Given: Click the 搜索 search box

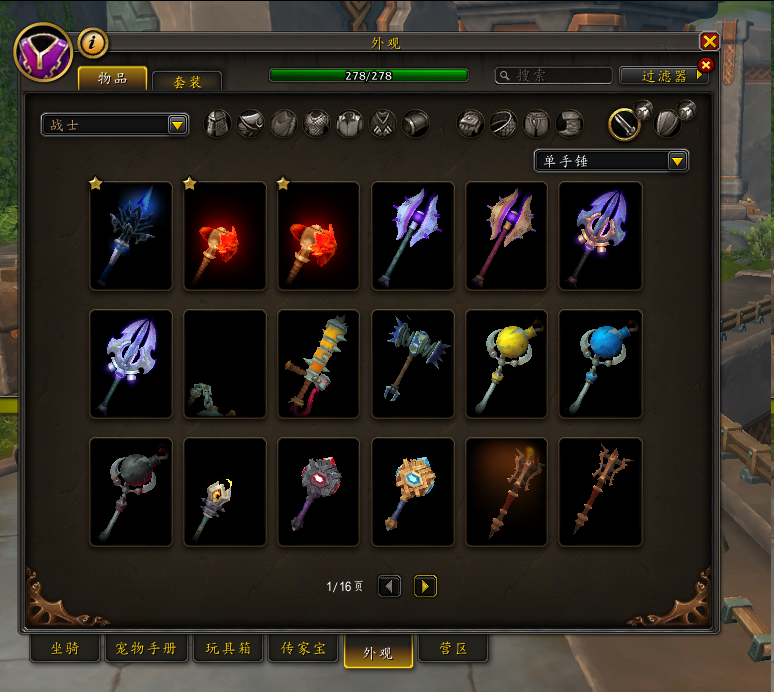Looking at the screenshot, I should (x=554, y=76).
